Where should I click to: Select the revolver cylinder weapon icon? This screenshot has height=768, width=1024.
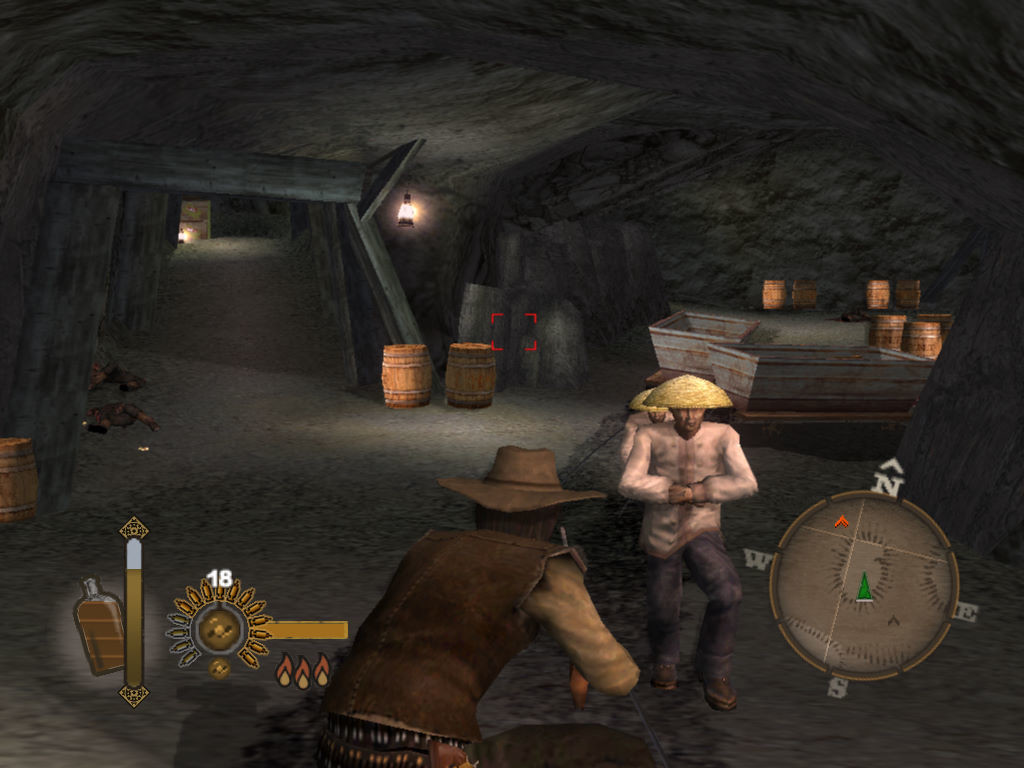pyautogui.click(x=218, y=628)
